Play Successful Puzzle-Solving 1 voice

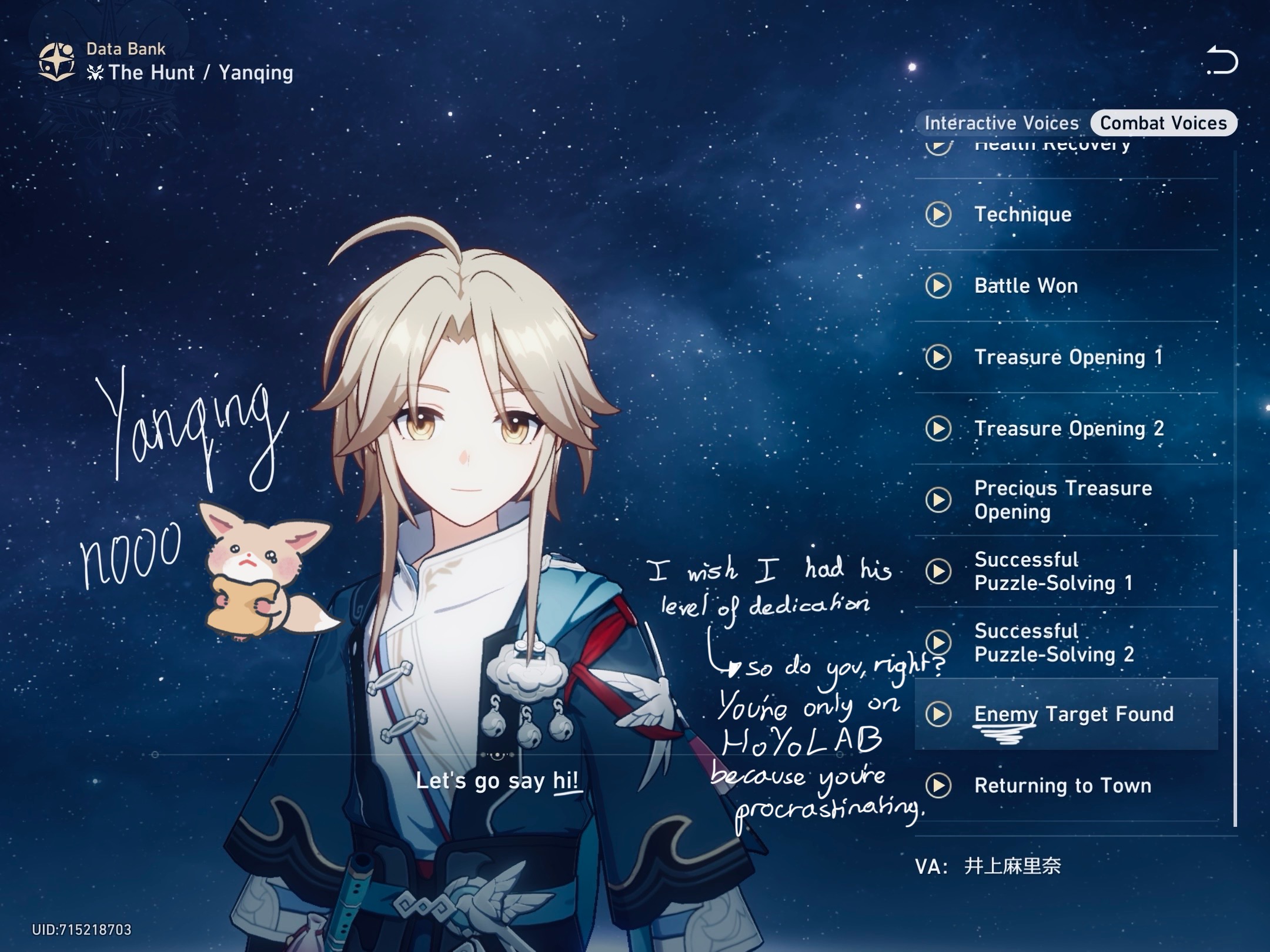pyautogui.click(x=939, y=572)
